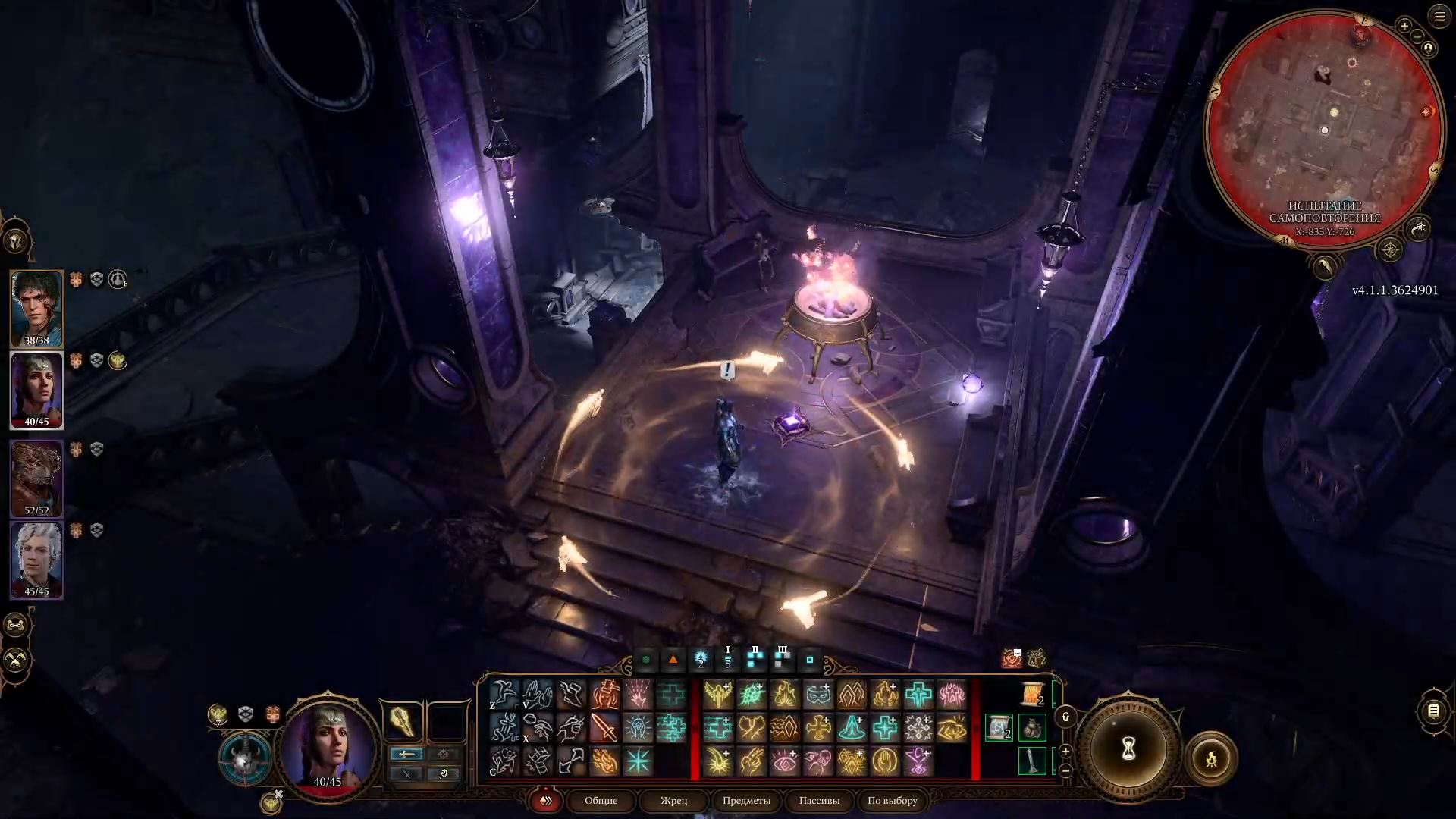Cast Sacred Flame from the cleric spell icons

[786, 695]
